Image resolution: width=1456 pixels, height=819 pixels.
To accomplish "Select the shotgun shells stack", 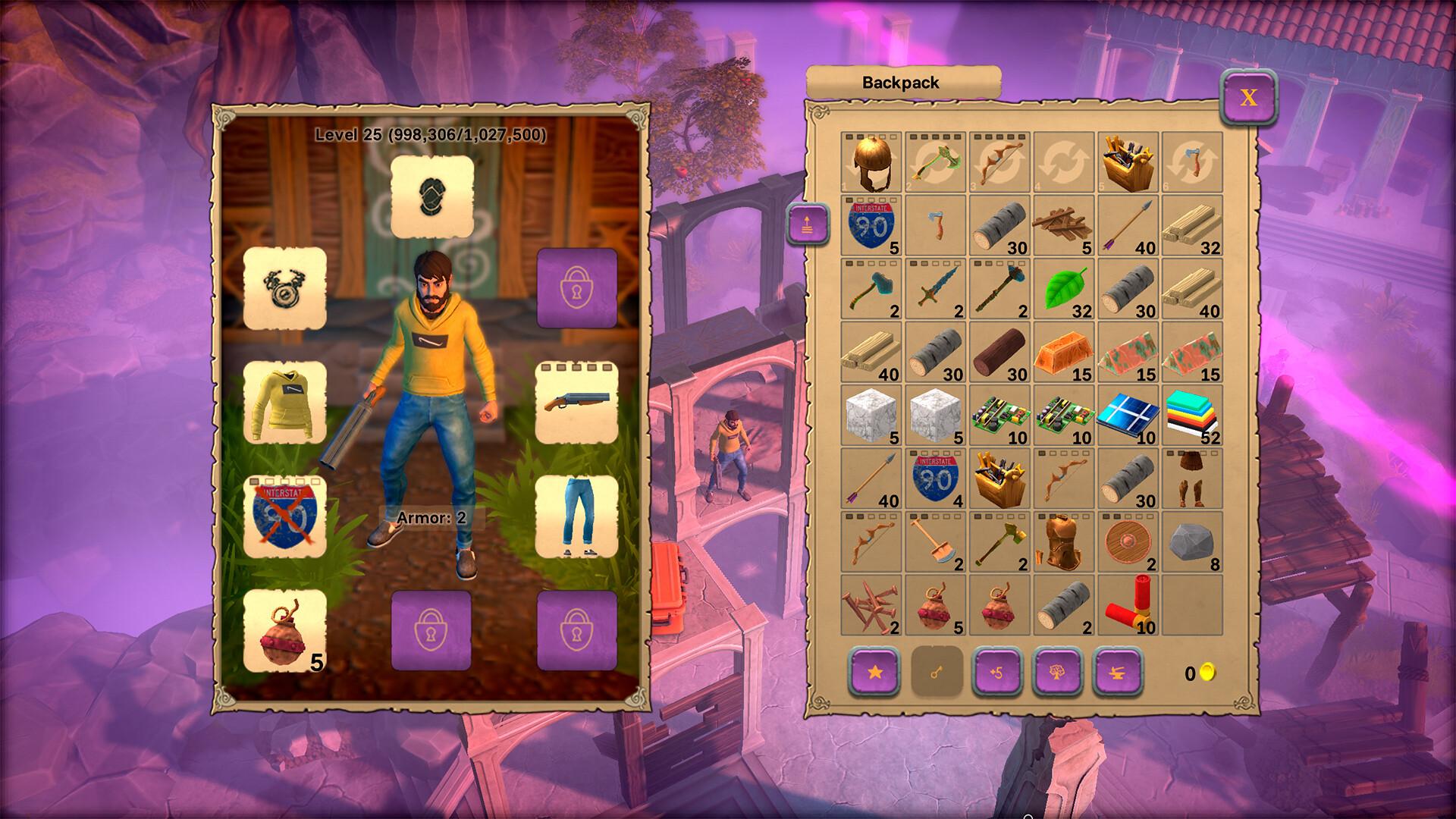I will click(x=1128, y=605).
